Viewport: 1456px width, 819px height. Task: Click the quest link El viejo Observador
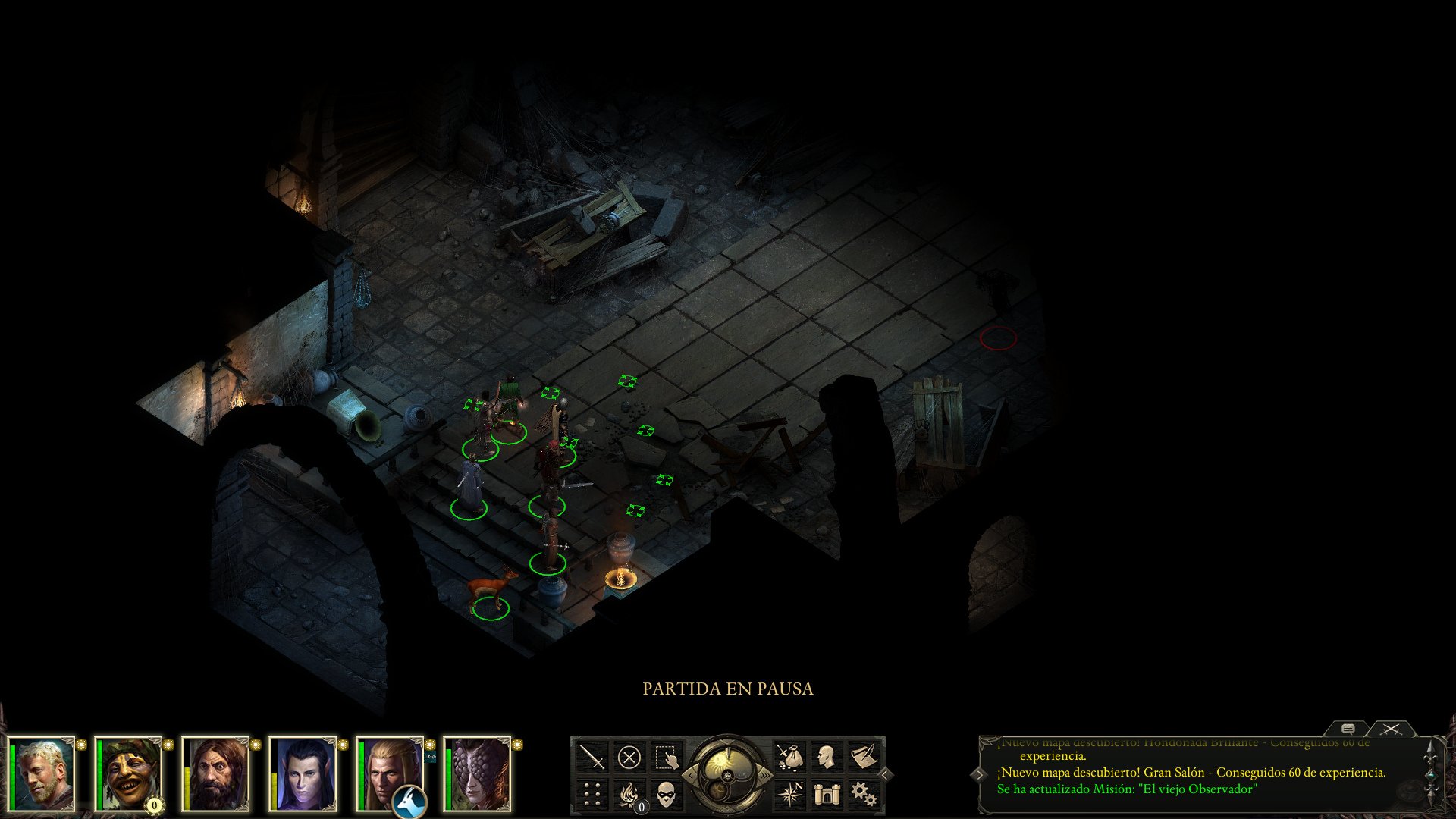[x=1198, y=789]
